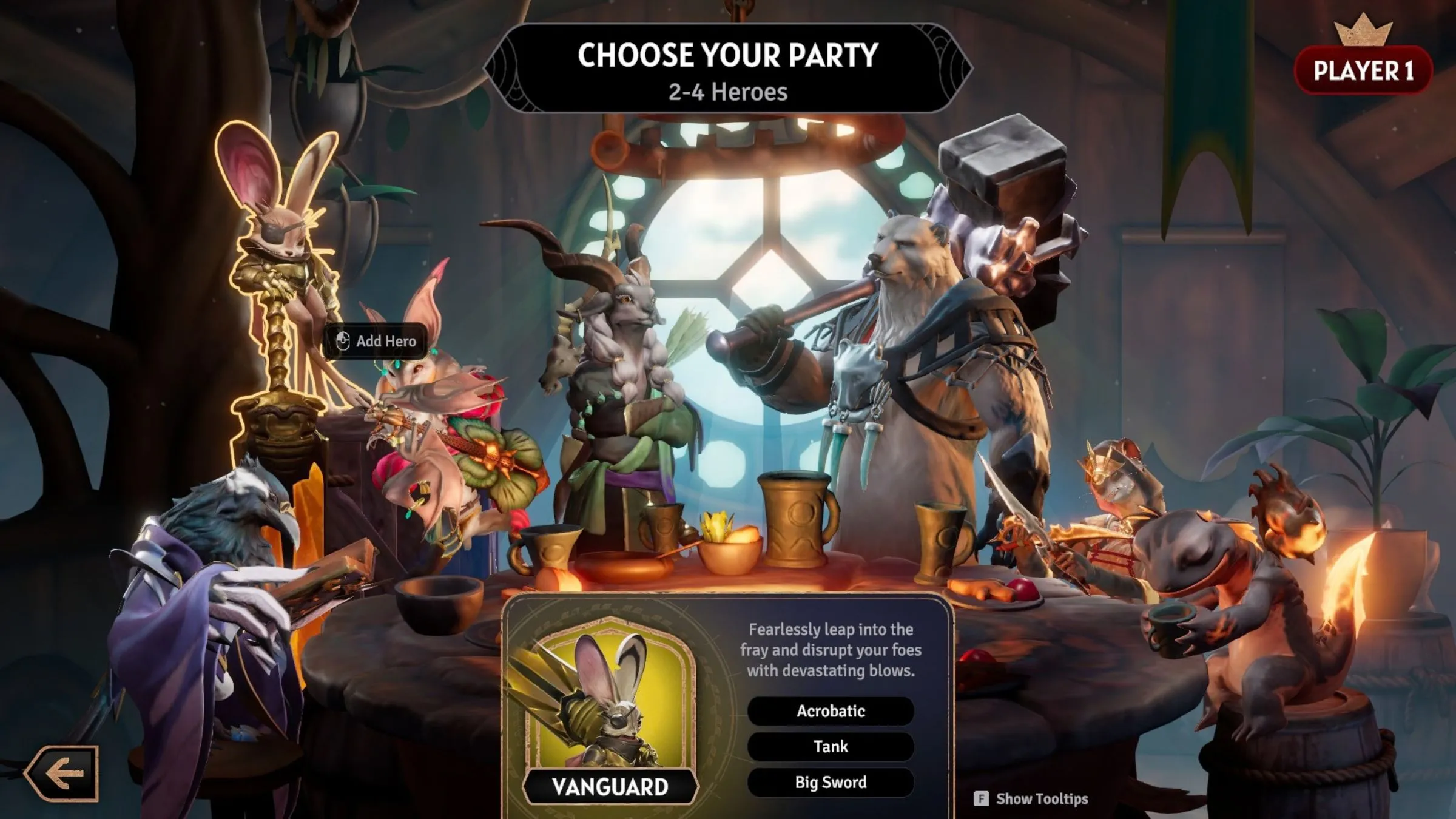
Task: Click the Player 1 badge
Action: click(x=1363, y=71)
